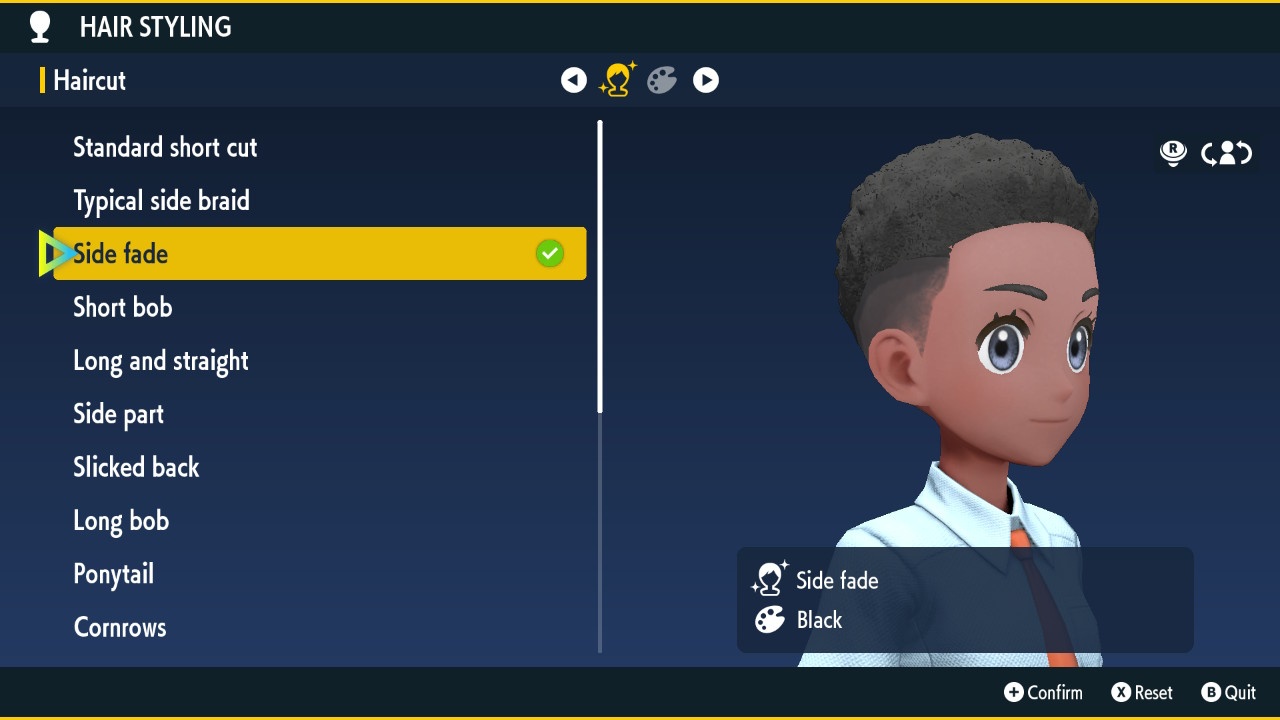Click the right arrow to view next styling category
The image size is (1280, 720).
click(705, 80)
